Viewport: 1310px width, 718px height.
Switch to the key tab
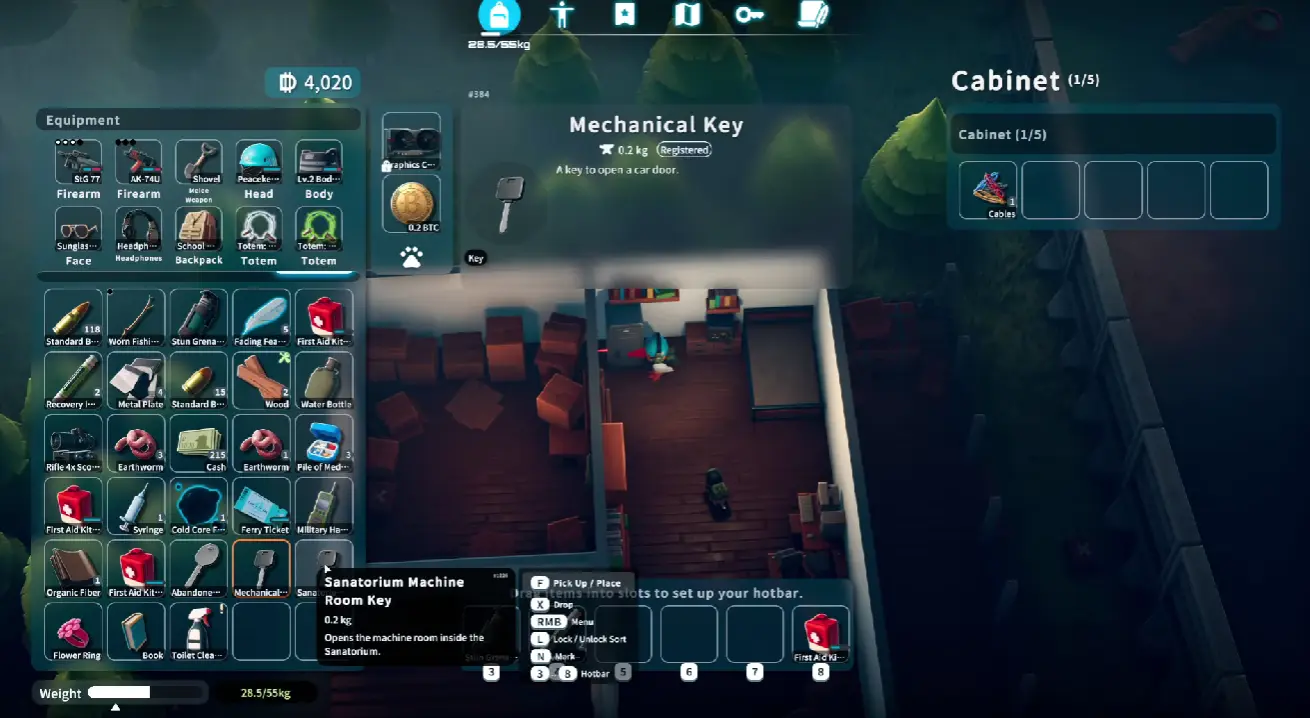pos(749,15)
